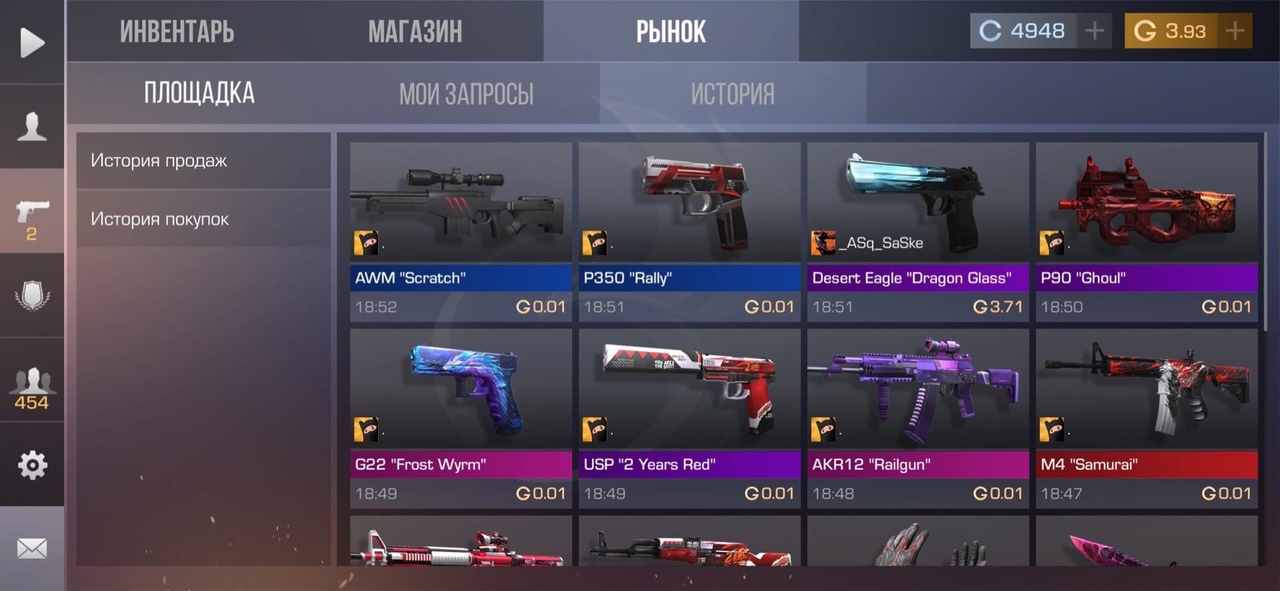Viewport: 1280px width, 591px height.
Task: Open the Desert Eagle "Dragon Glass" listing
Action: point(918,231)
